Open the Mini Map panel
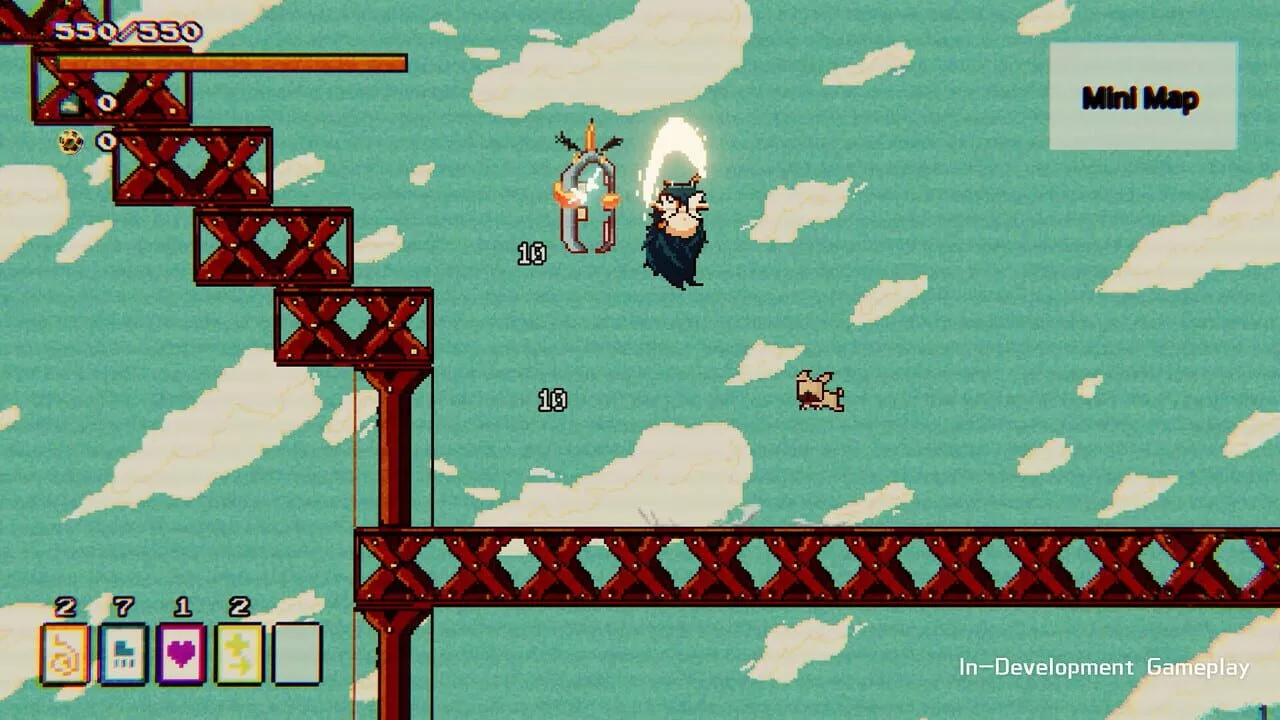 1142,97
